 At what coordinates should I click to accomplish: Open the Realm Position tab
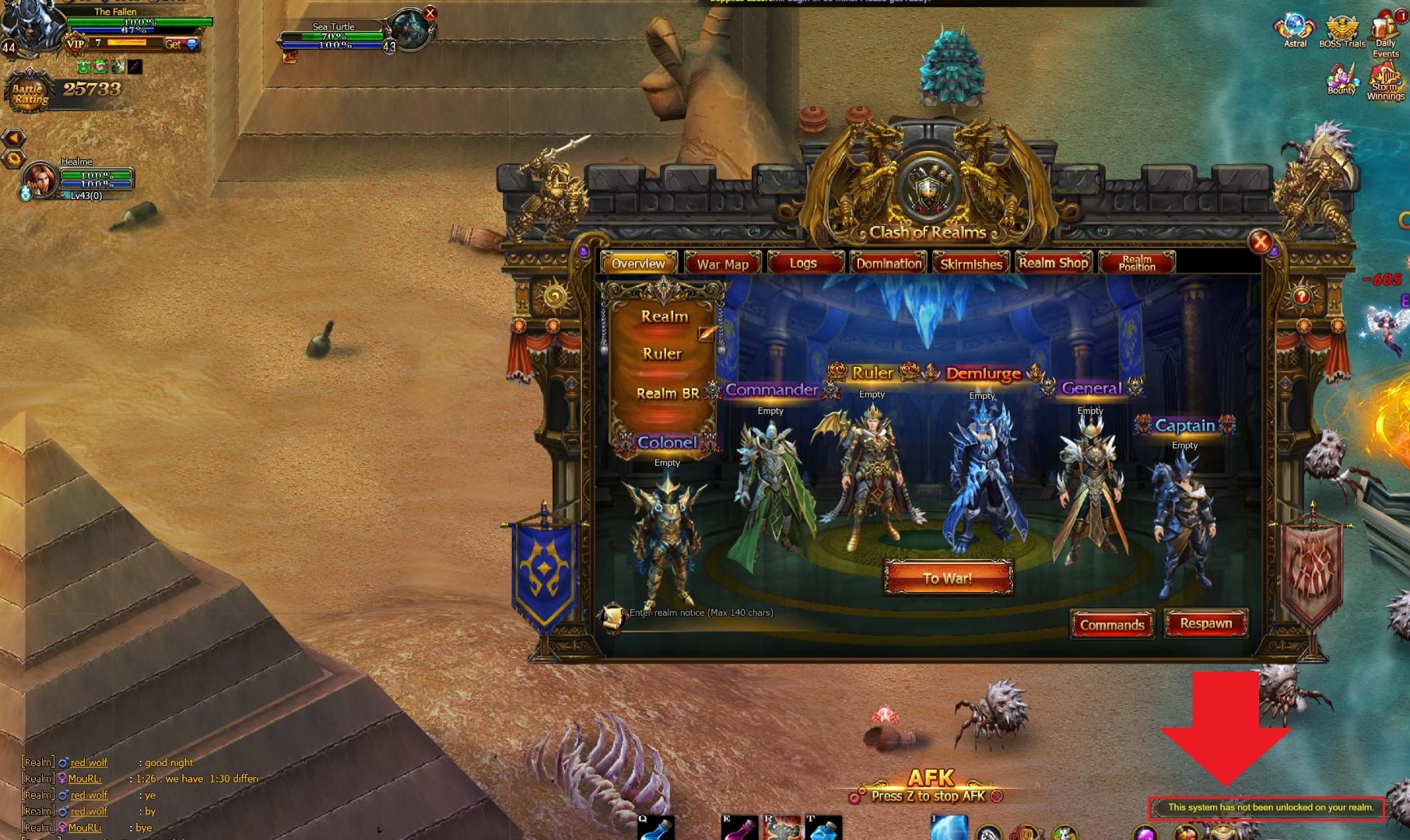(1137, 263)
